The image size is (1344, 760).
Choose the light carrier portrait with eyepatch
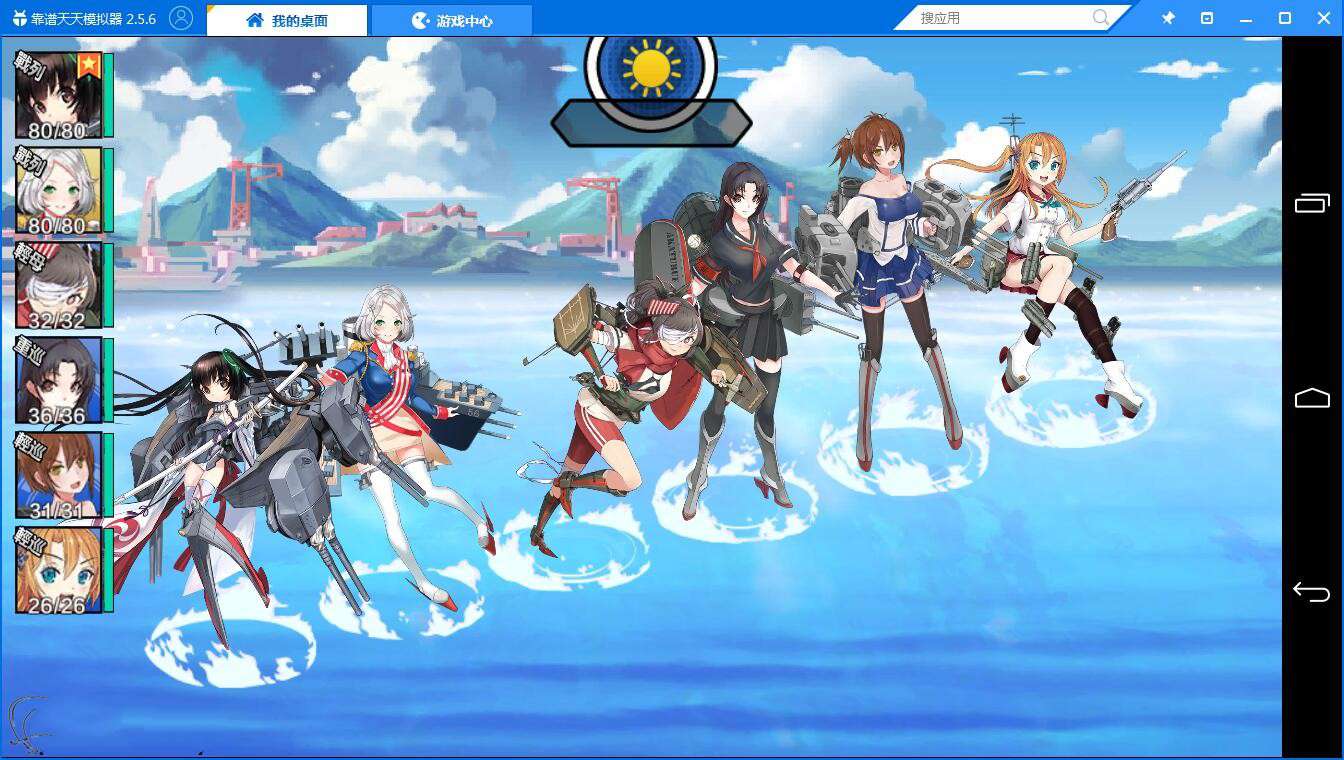pyautogui.click(x=58, y=285)
